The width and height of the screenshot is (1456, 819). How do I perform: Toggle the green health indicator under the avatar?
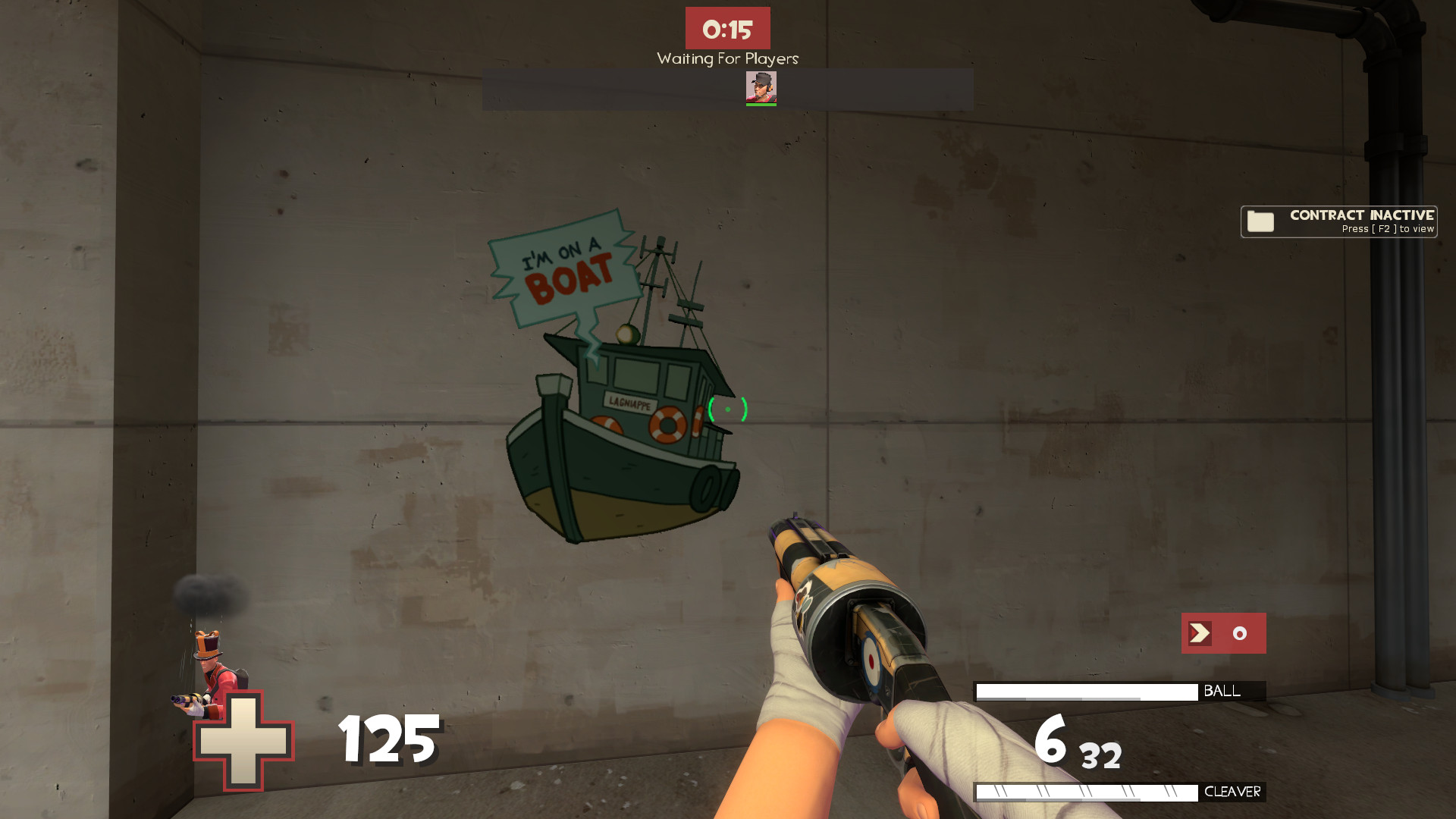point(762,104)
